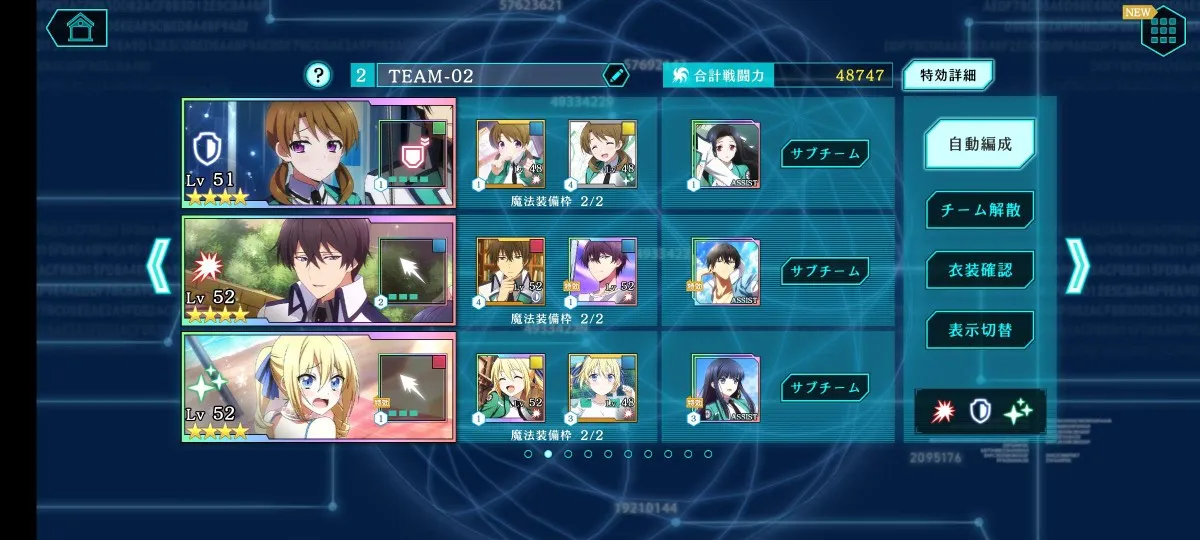Open the first row's サブチーム button
This screenshot has height=540, width=1200.
coord(825,153)
